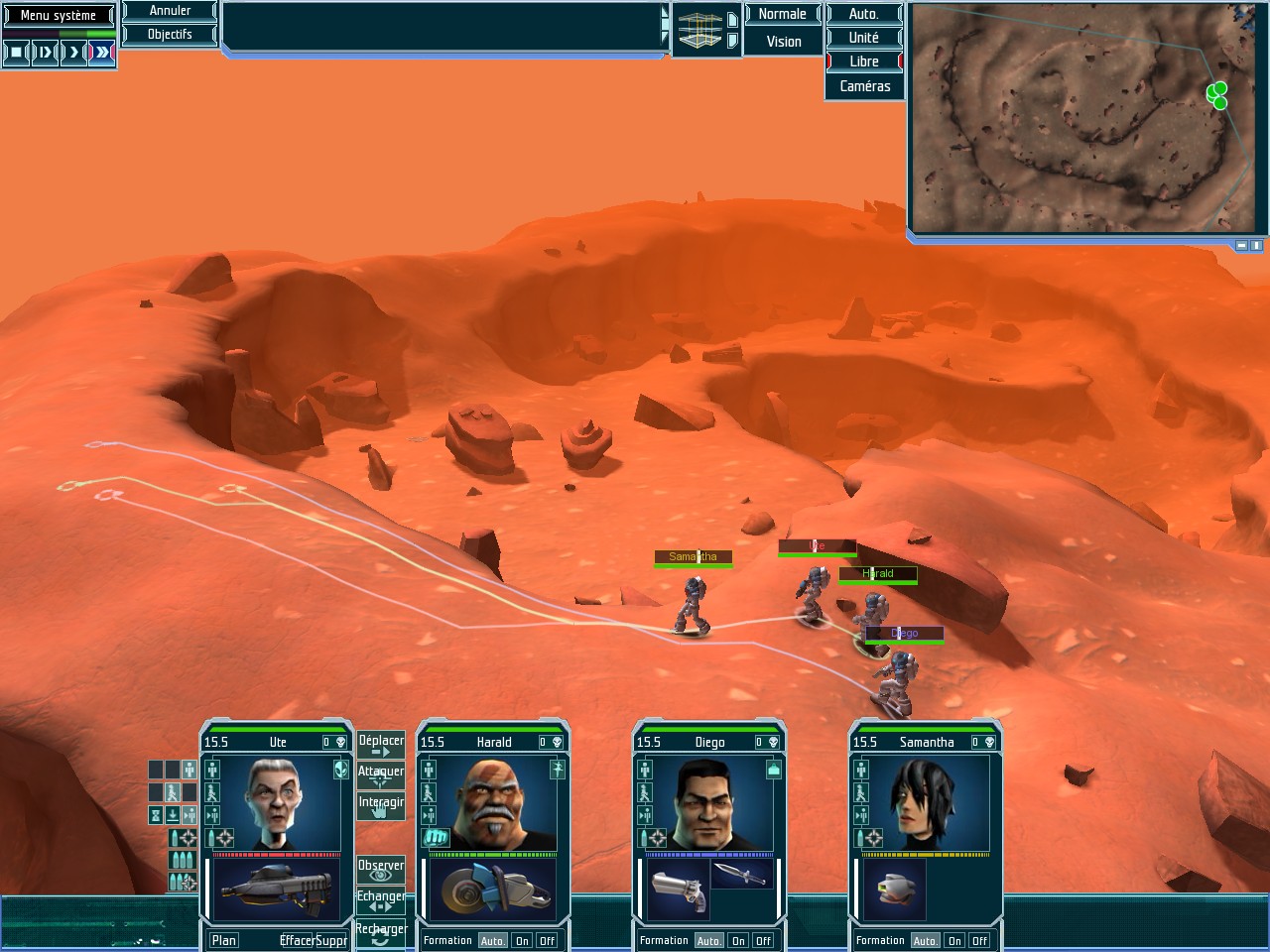The height and width of the screenshot is (952, 1270).
Task: Pause the game with the stop button
Action: click(x=16, y=53)
